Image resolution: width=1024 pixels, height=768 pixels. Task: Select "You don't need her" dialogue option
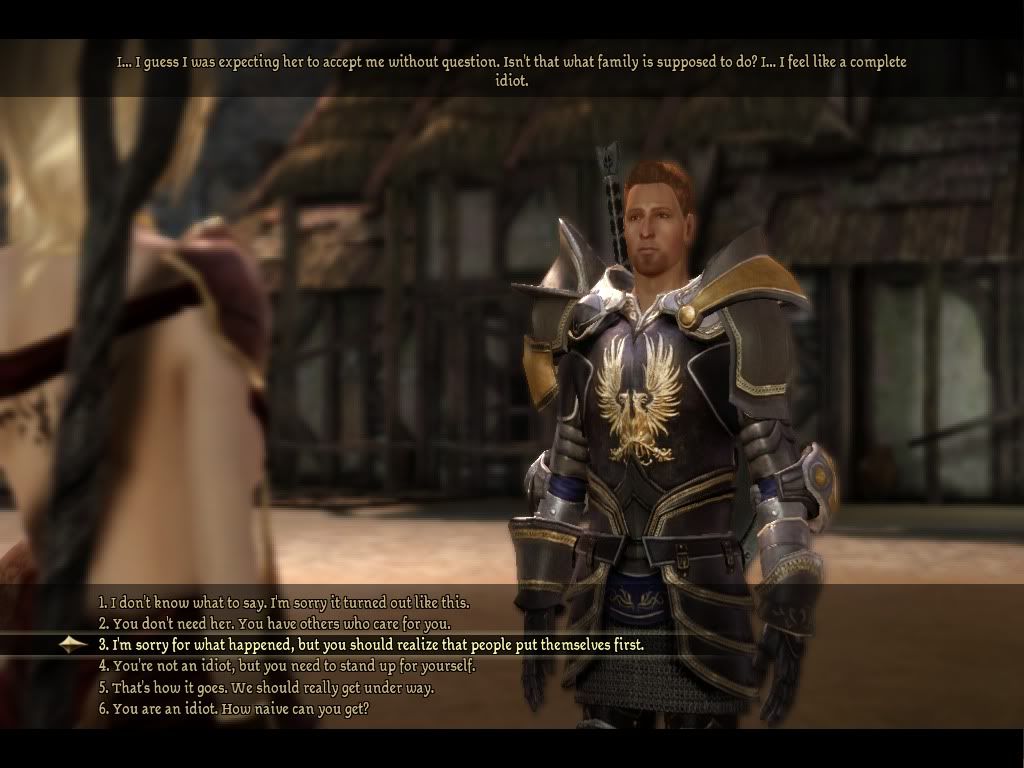(274, 624)
